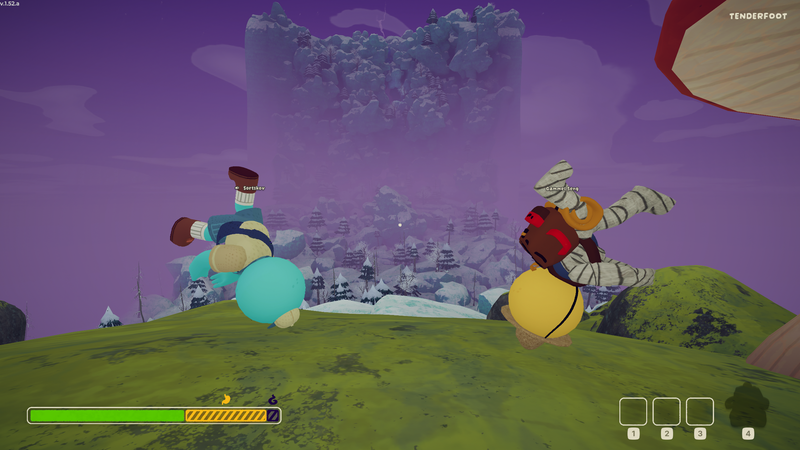Screen dimensions: 800x450
Task: Click the empty item slot numbered 3
Action: tap(700, 411)
